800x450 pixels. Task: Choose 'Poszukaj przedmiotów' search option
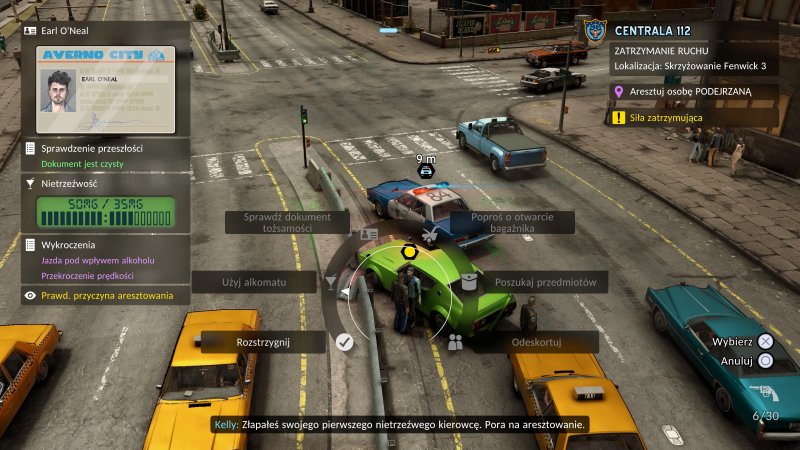544,283
